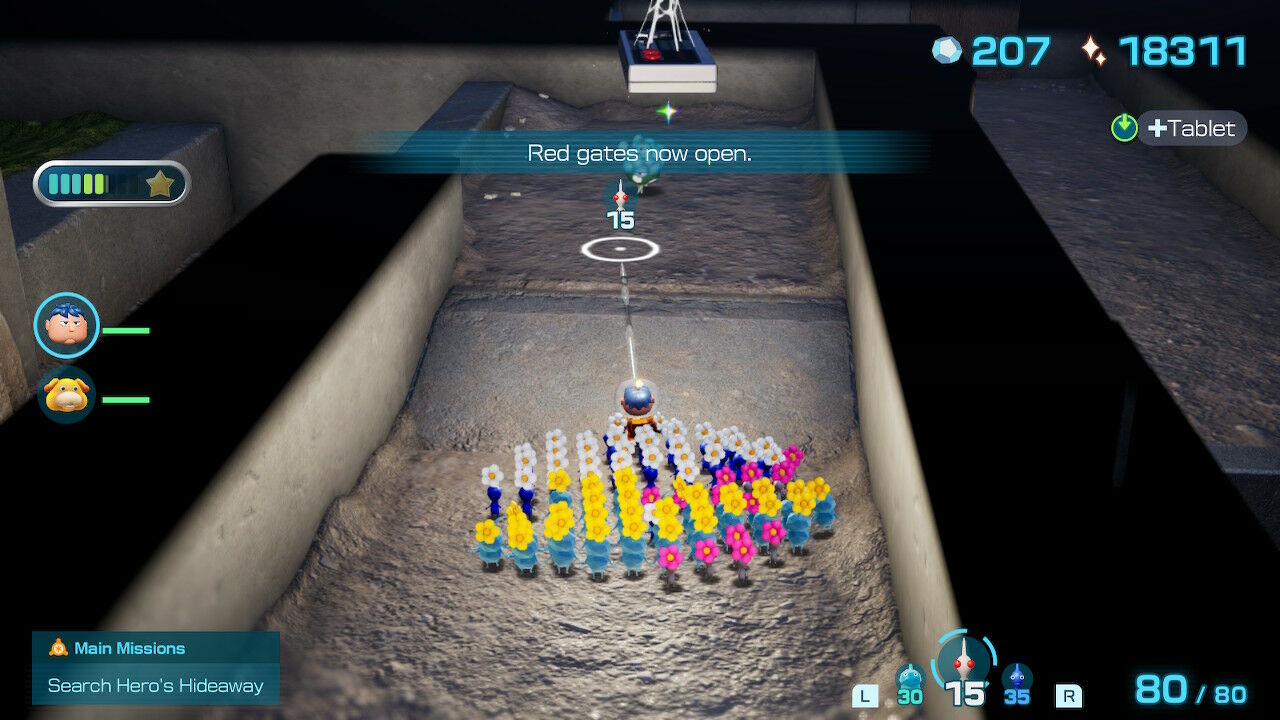Select Oatchi's dog portrait
The width and height of the screenshot is (1280, 720).
[x=66, y=396]
